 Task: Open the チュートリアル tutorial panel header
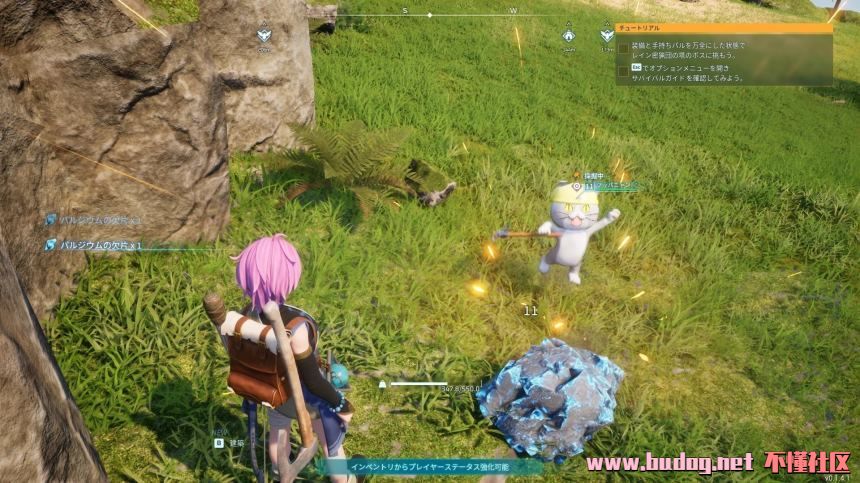(723, 29)
